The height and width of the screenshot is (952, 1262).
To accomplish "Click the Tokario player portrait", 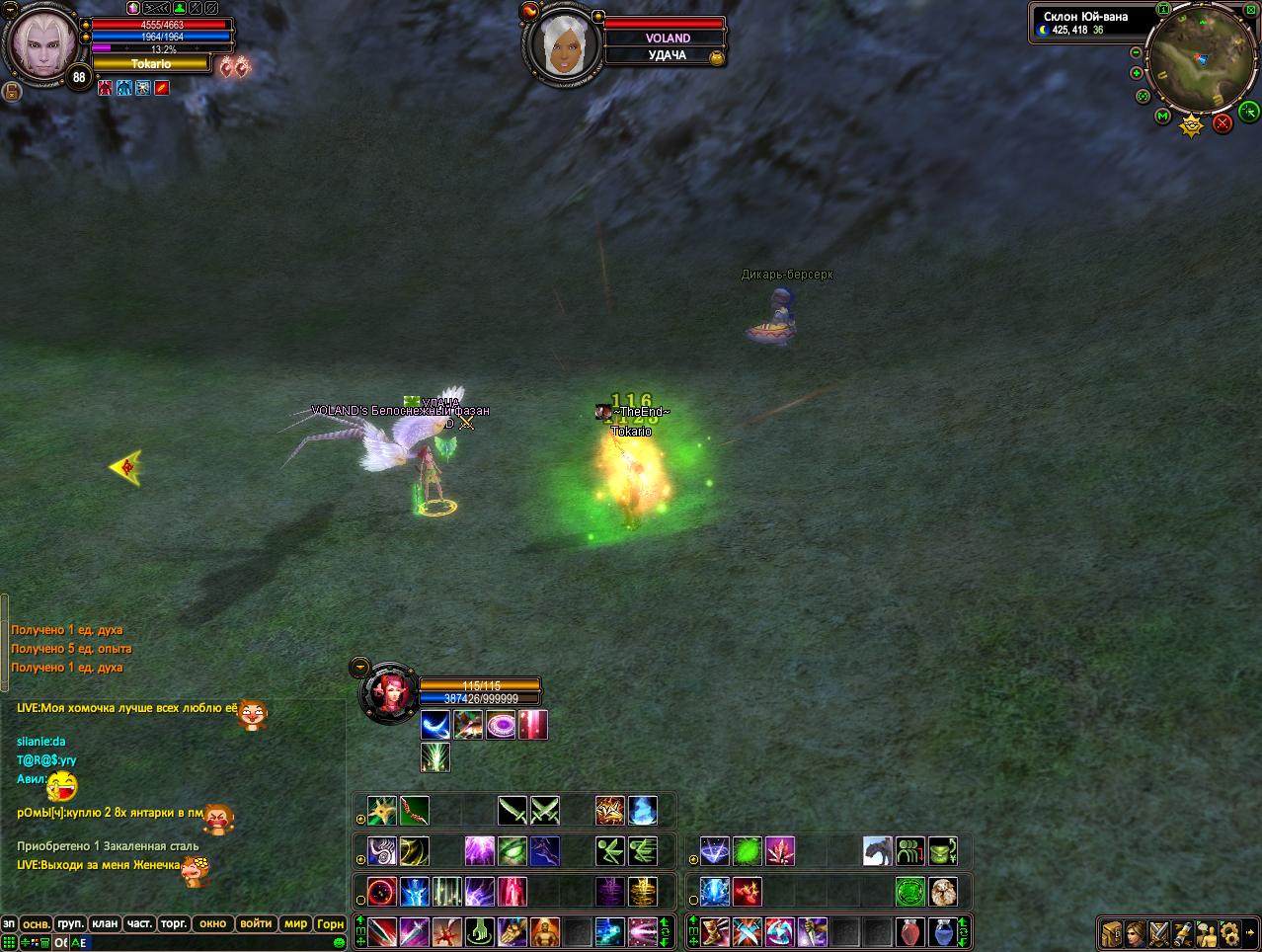I will pyautogui.click(x=41, y=43).
